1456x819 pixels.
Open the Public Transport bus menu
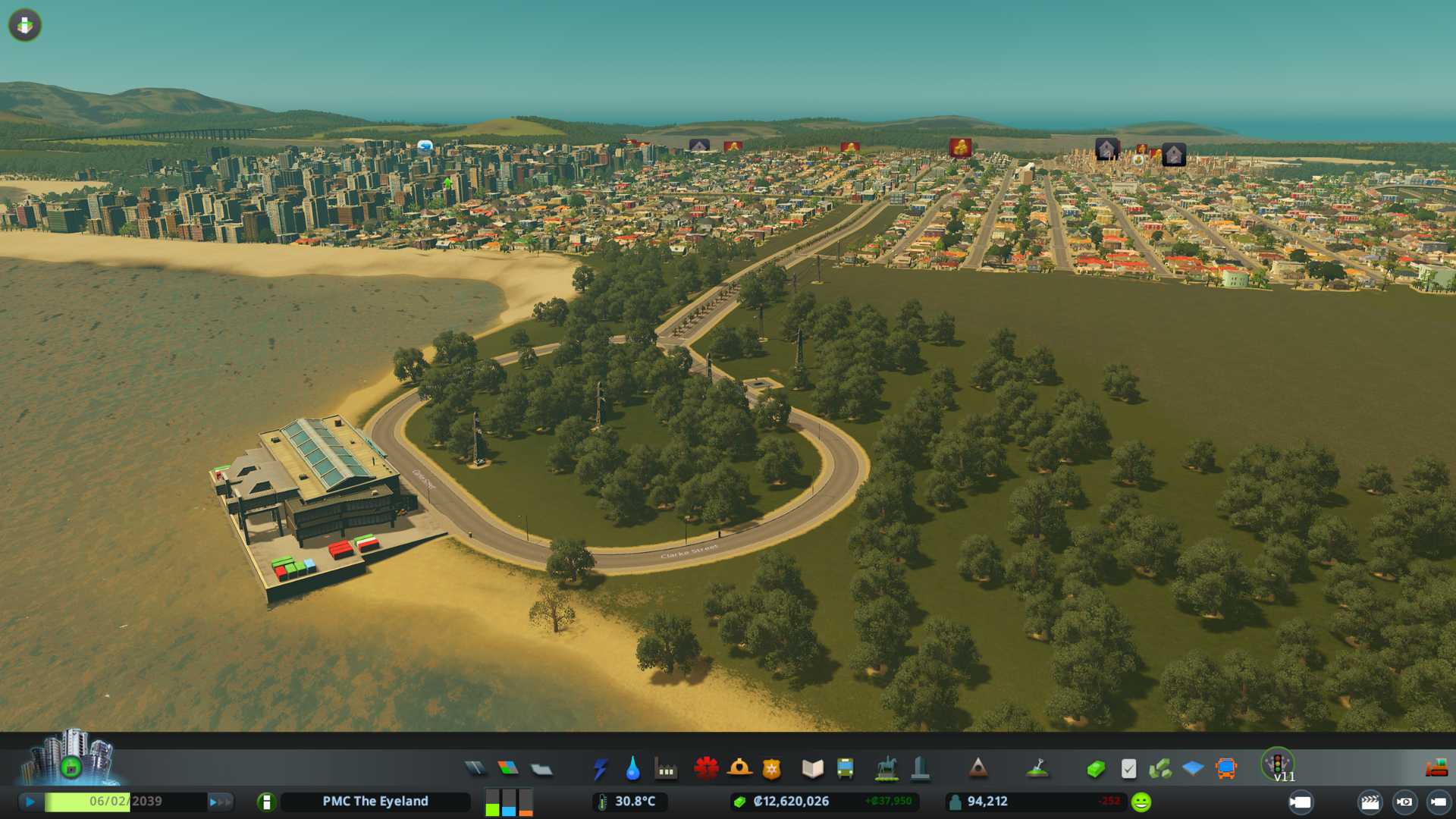(x=846, y=769)
